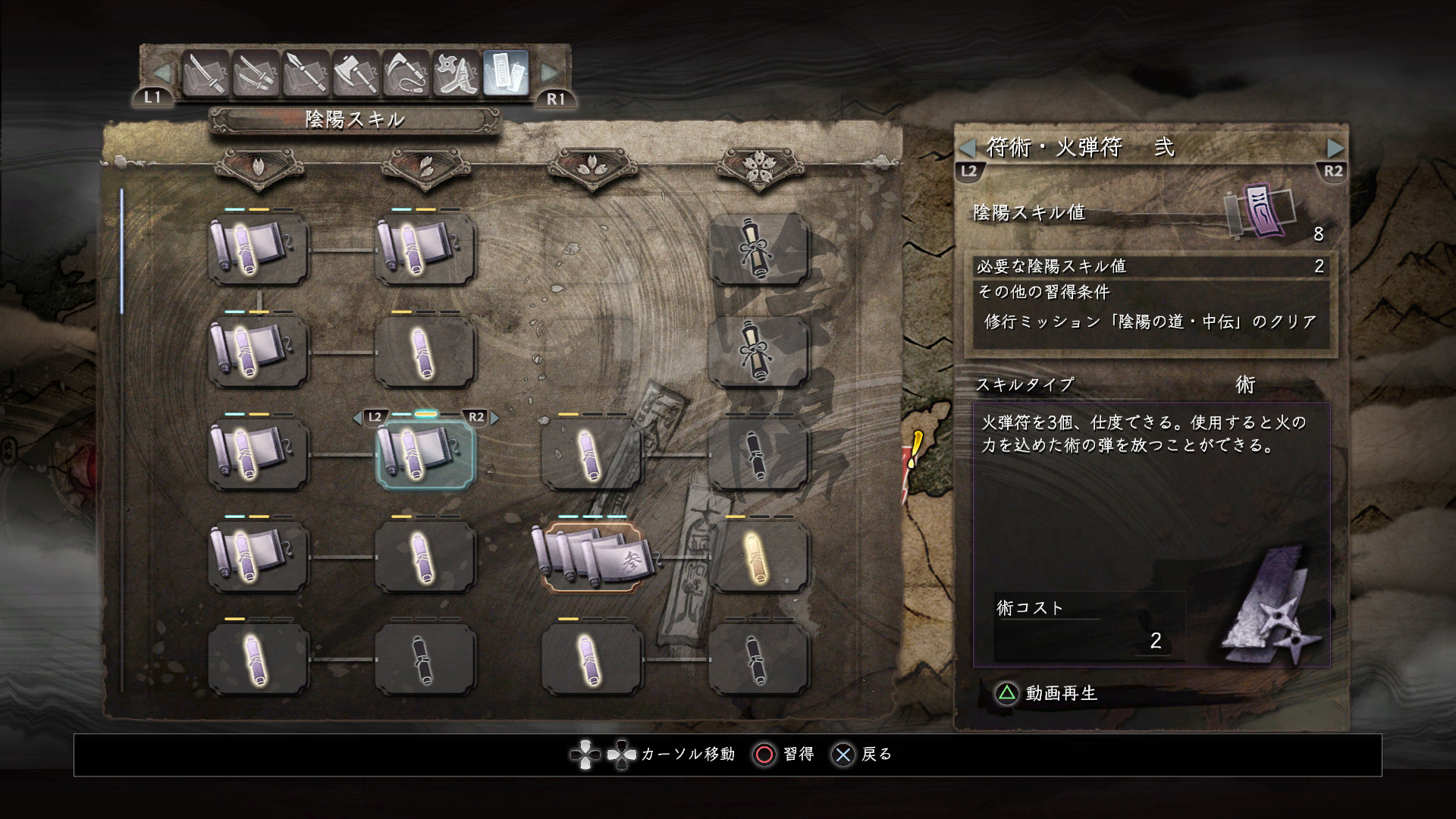The width and height of the screenshot is (1456, 819).
Task: Open the dual swords skill tab
Action: pos(256,74)
